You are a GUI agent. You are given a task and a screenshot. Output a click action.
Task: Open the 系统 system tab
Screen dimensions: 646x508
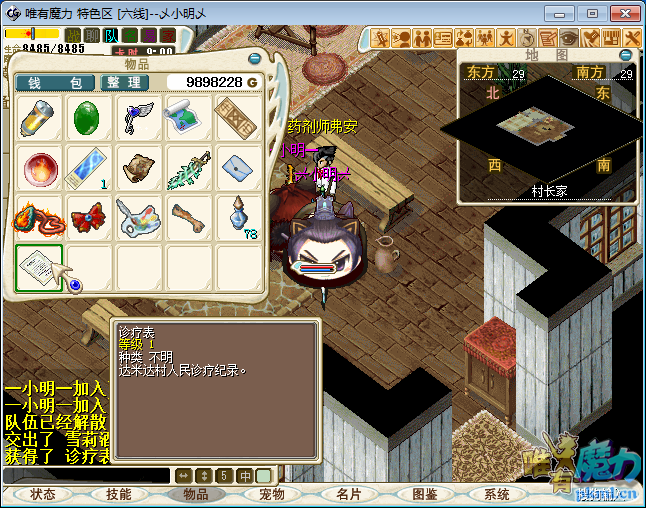(496, 494)
